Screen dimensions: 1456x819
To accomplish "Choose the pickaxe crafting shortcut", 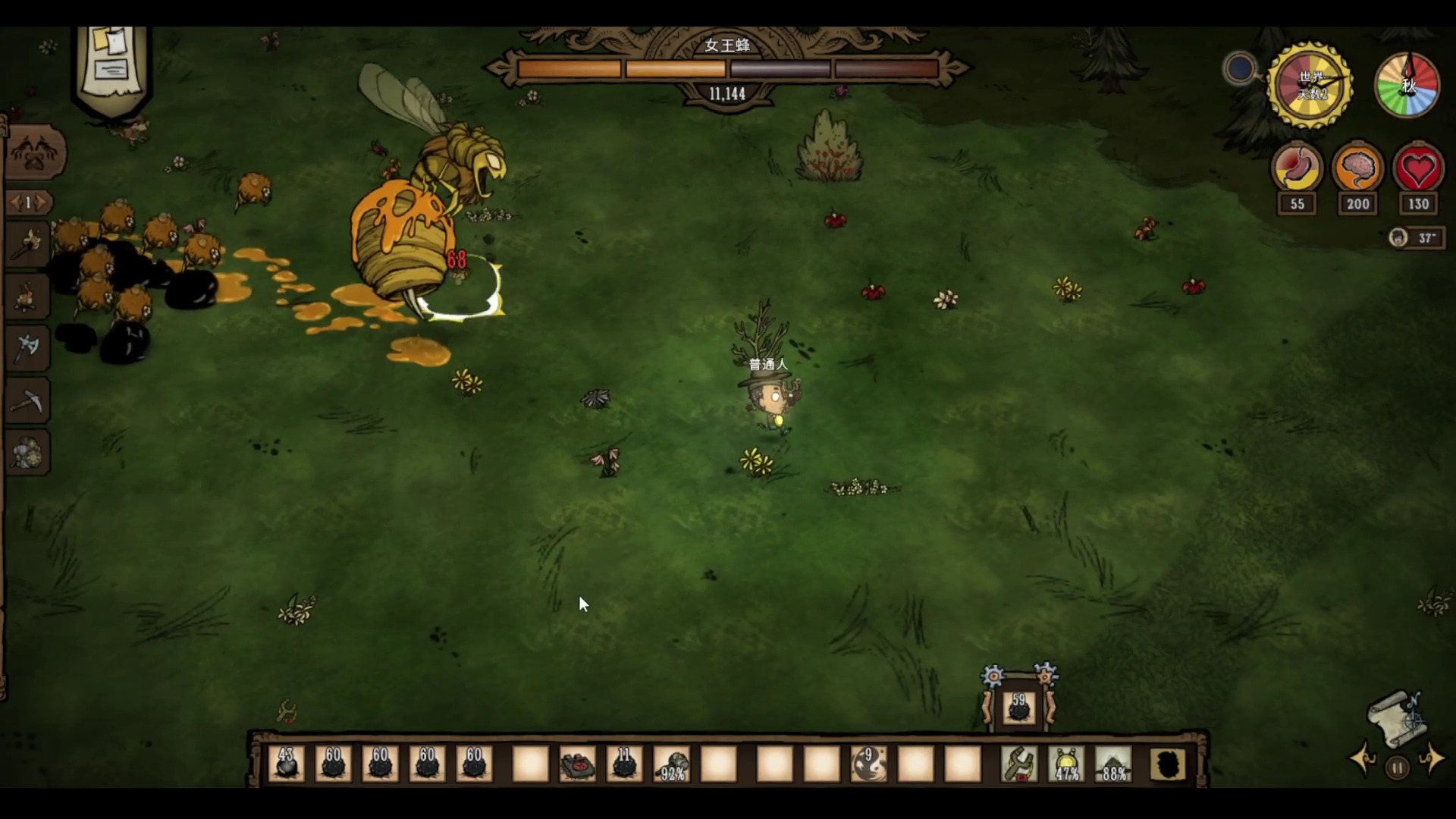I will (x=28, y=400).
